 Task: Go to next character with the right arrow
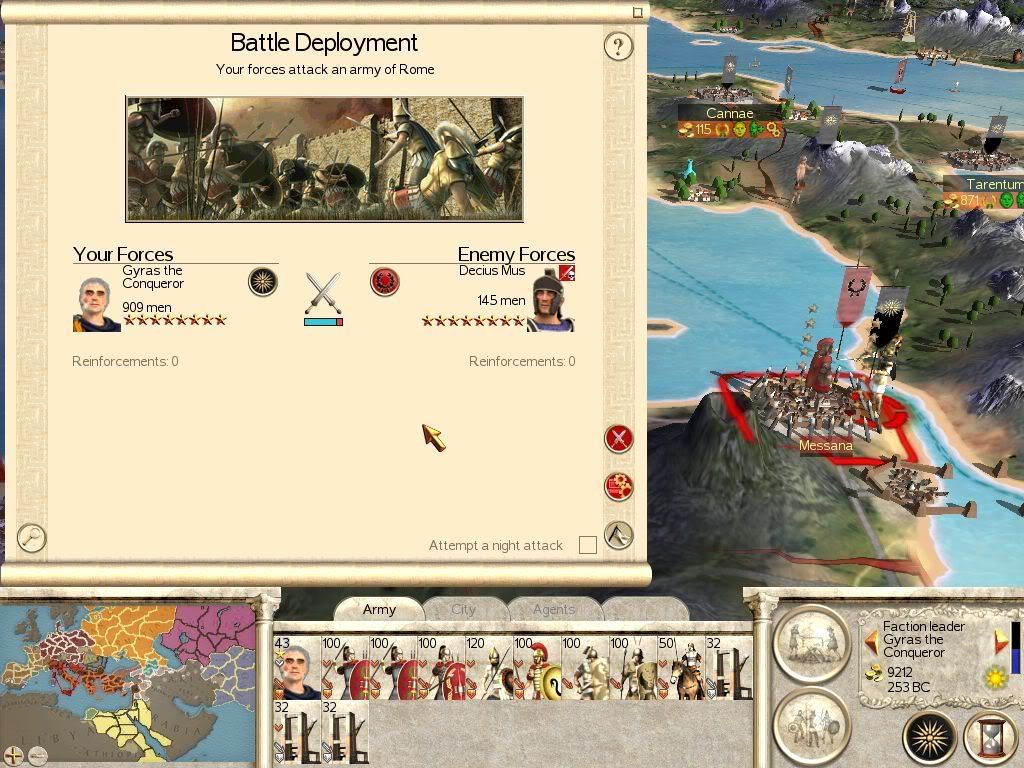1001,640
